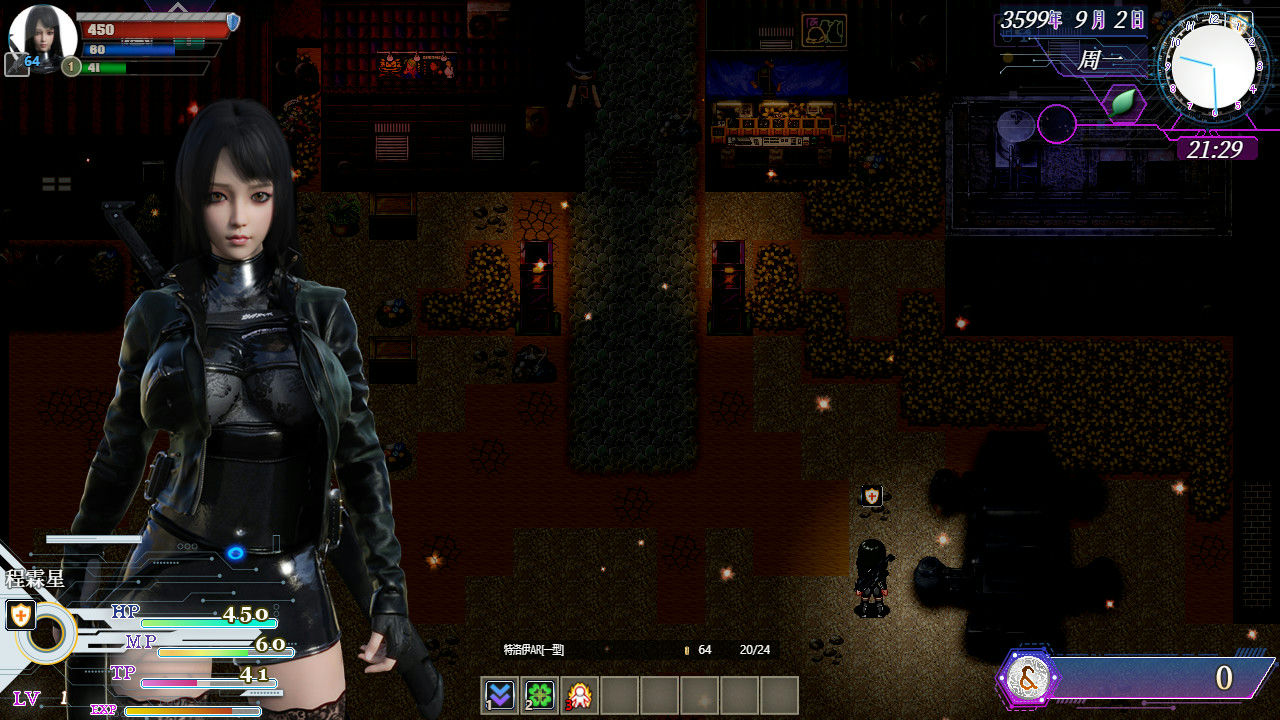
Task: Click the cross marker above the player sprite
Action: tap(870, 494)
